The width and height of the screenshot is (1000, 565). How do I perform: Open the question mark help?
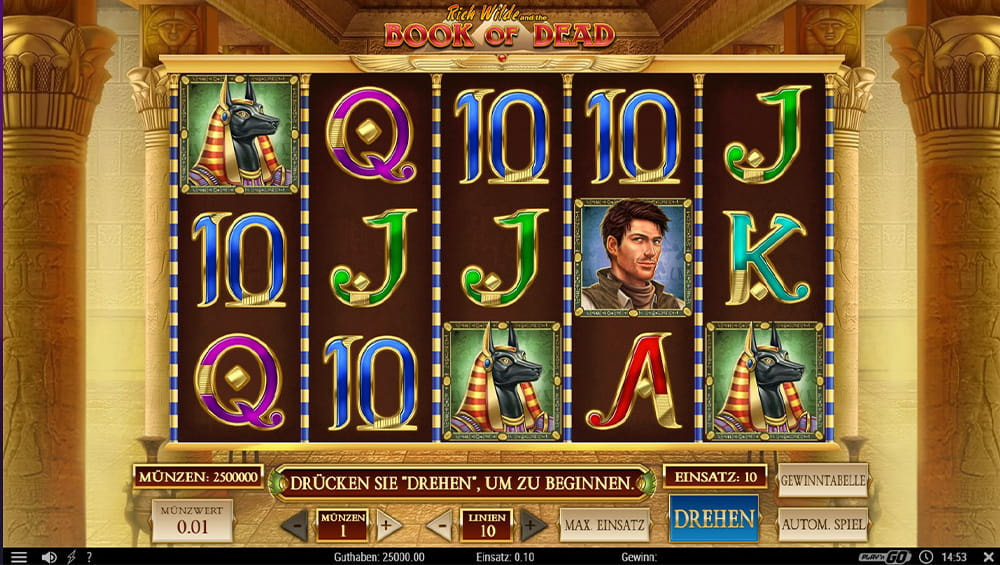89,557
